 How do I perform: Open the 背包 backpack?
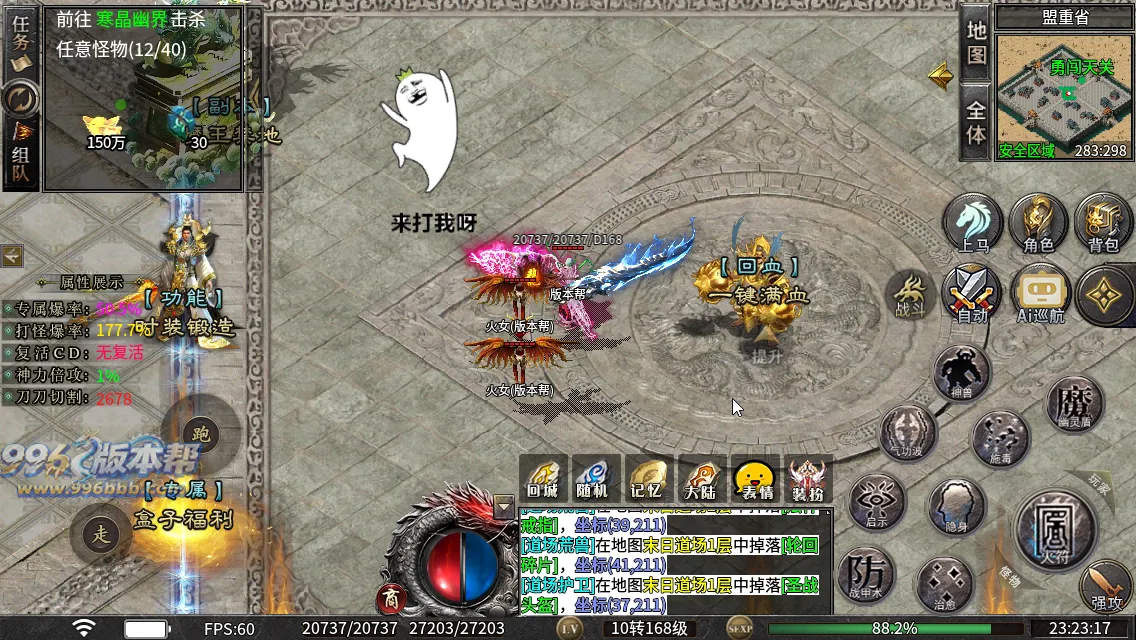(x=1103, y=222)
